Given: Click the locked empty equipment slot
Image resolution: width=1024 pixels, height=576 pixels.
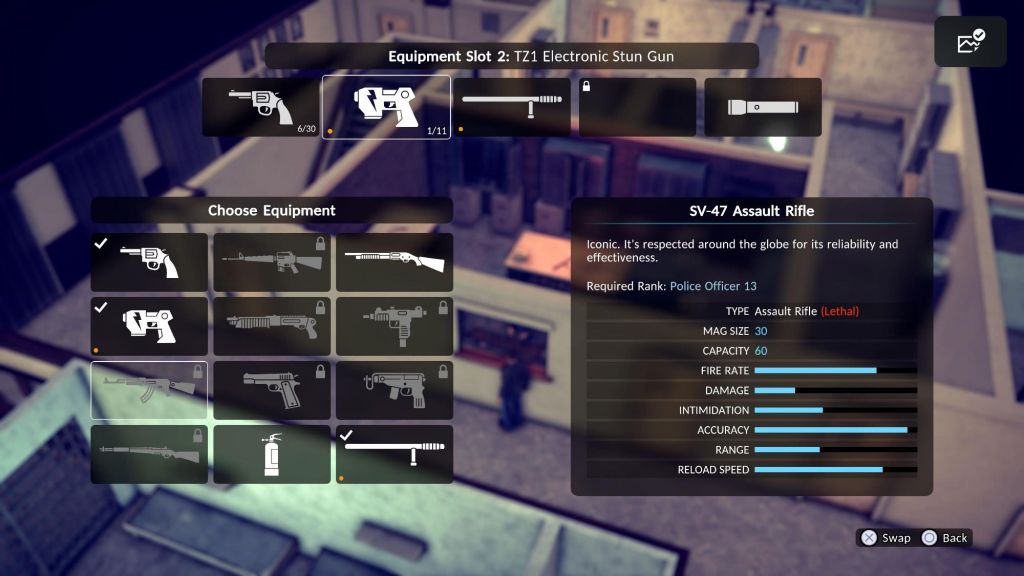Looking at the screenshot, I should [637, 107].
